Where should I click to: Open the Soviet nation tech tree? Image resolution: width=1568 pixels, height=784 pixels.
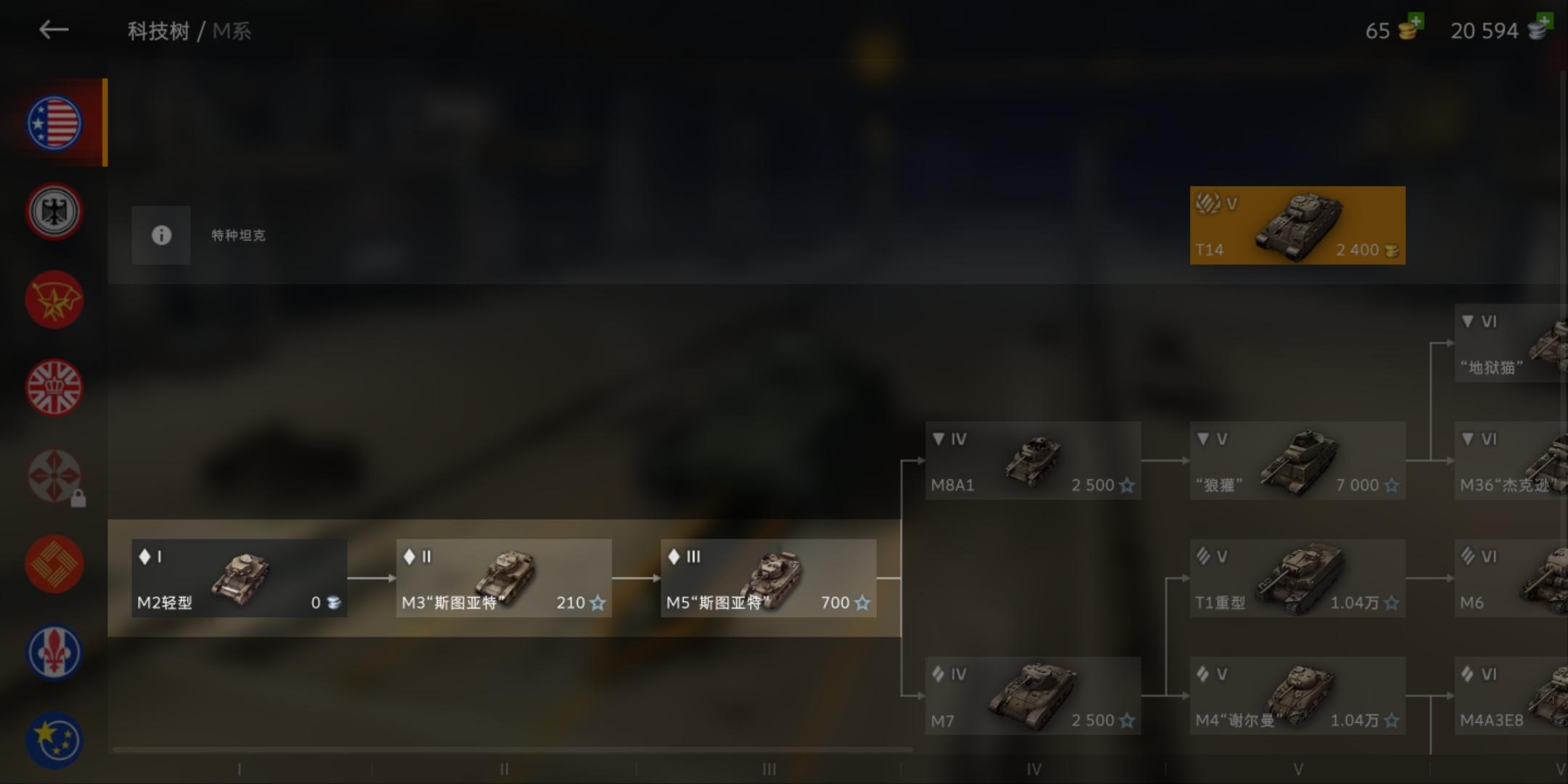[54, 299]
